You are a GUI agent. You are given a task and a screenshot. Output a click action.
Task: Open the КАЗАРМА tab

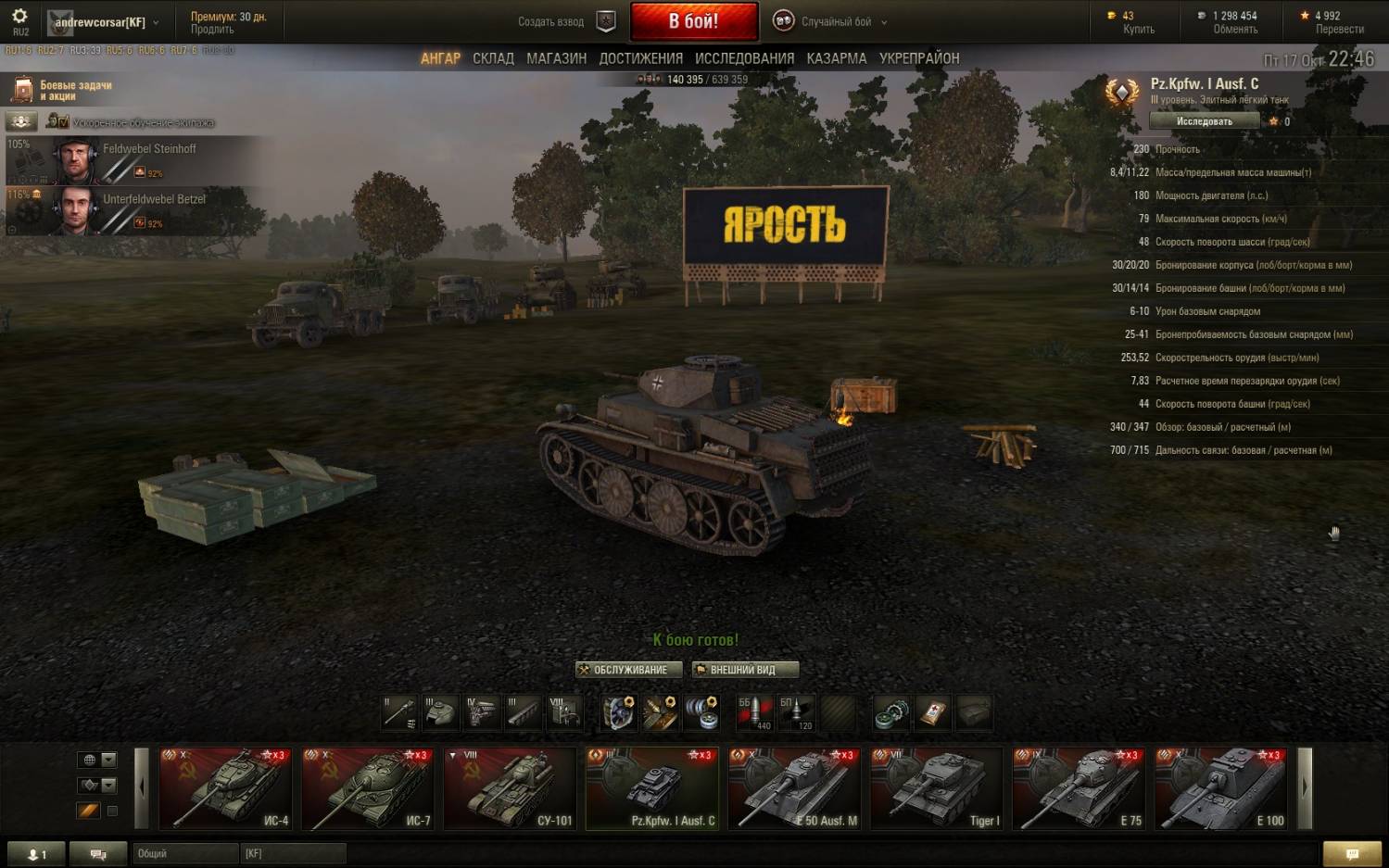click(836, 58)
